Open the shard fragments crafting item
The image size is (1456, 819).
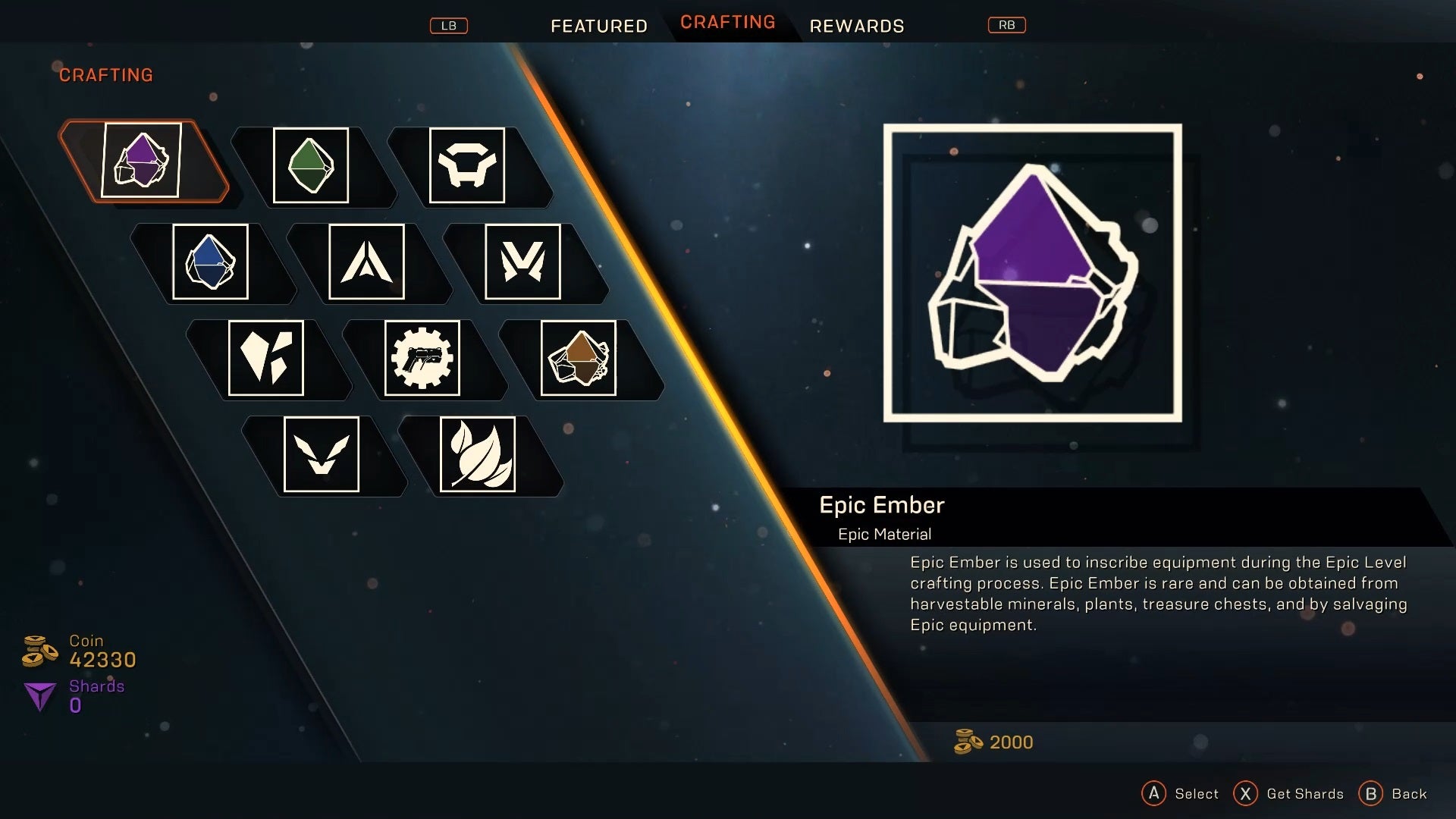click(267, 358)
